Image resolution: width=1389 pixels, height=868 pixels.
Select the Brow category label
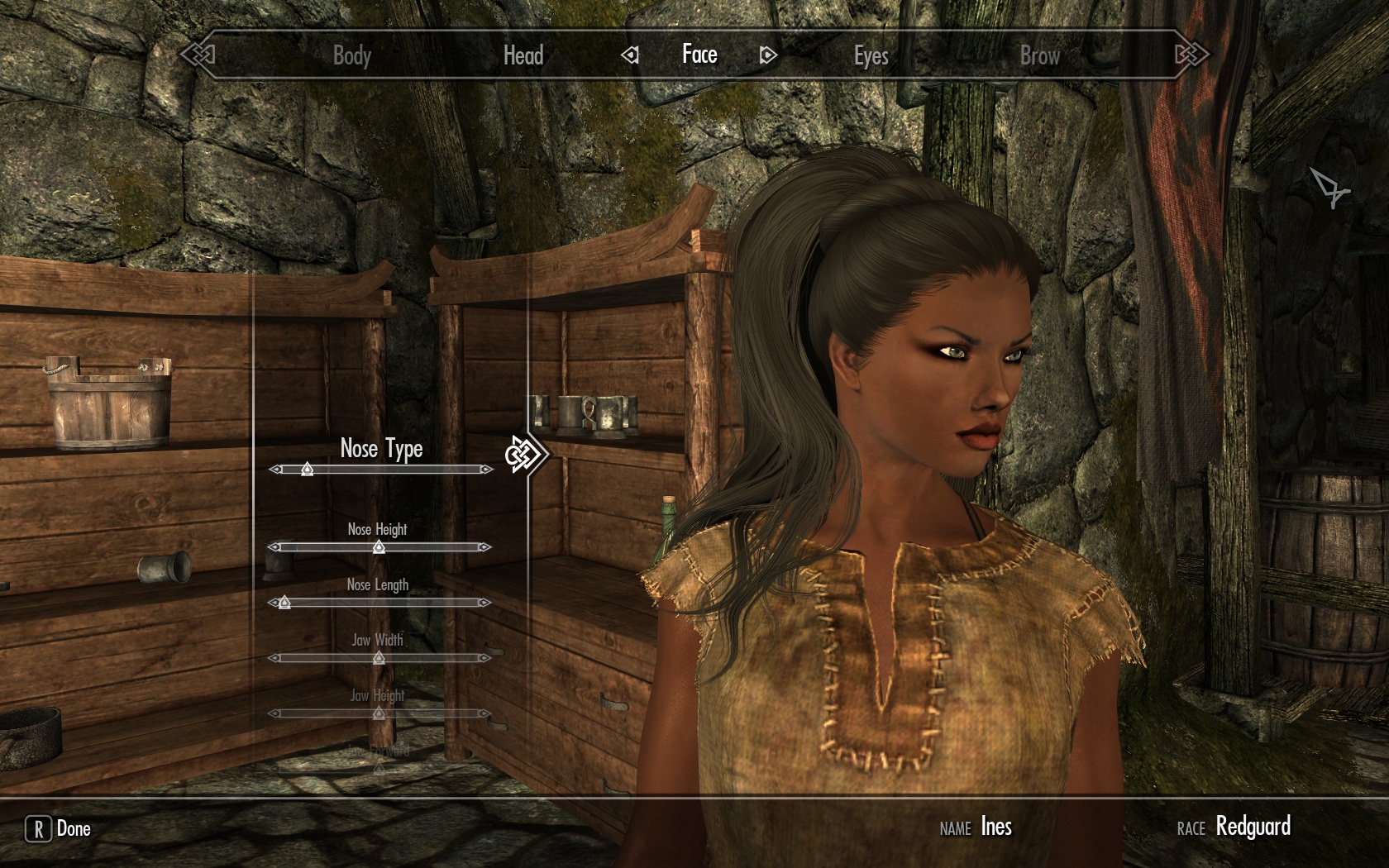click(1038, 55)
